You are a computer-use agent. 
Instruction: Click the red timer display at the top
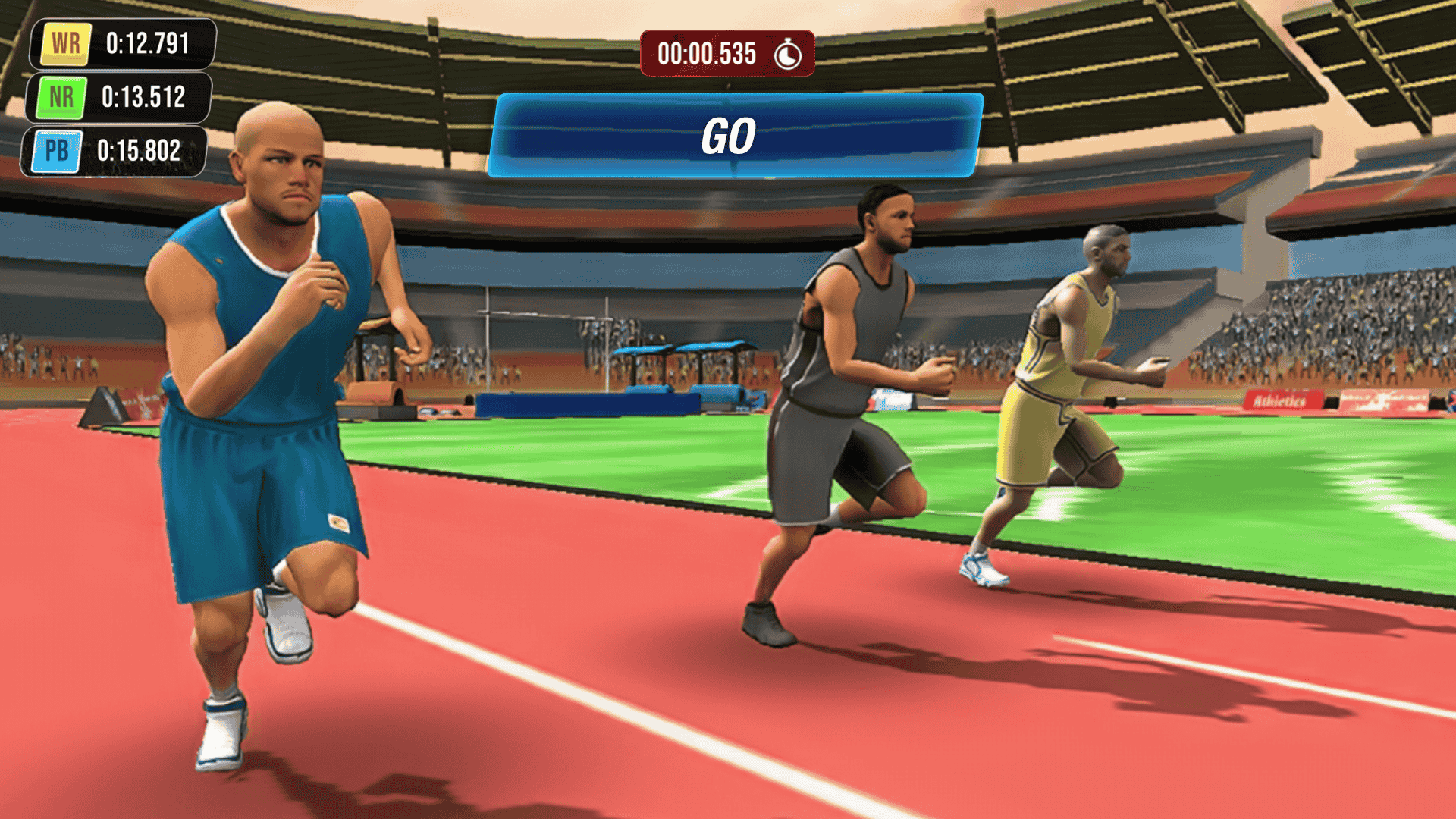724,53
